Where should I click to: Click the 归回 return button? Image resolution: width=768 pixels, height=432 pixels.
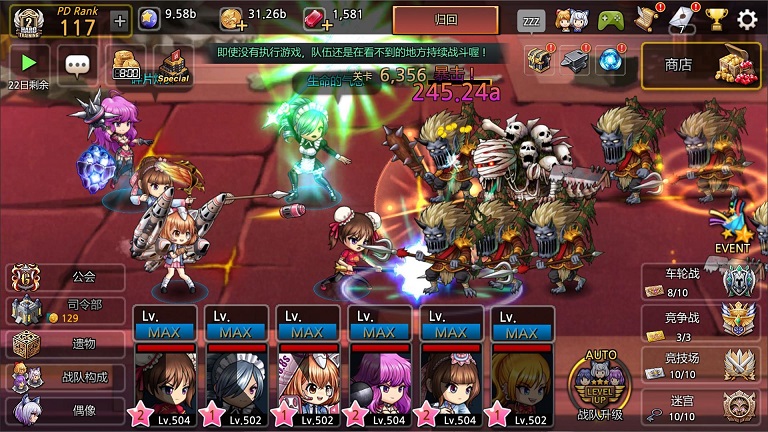point(445,20)
